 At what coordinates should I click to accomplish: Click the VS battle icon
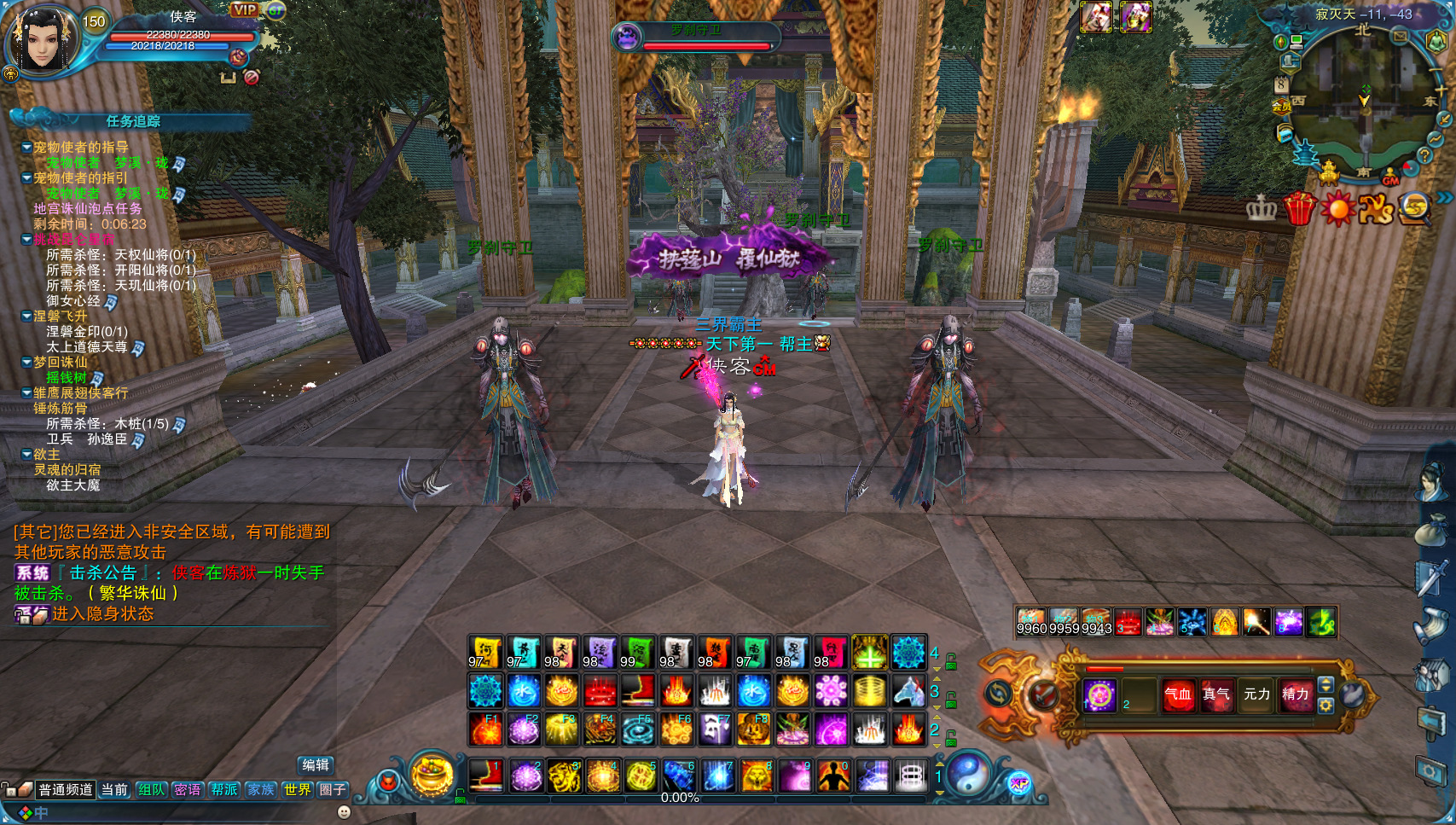click(x=1375, y=208)
